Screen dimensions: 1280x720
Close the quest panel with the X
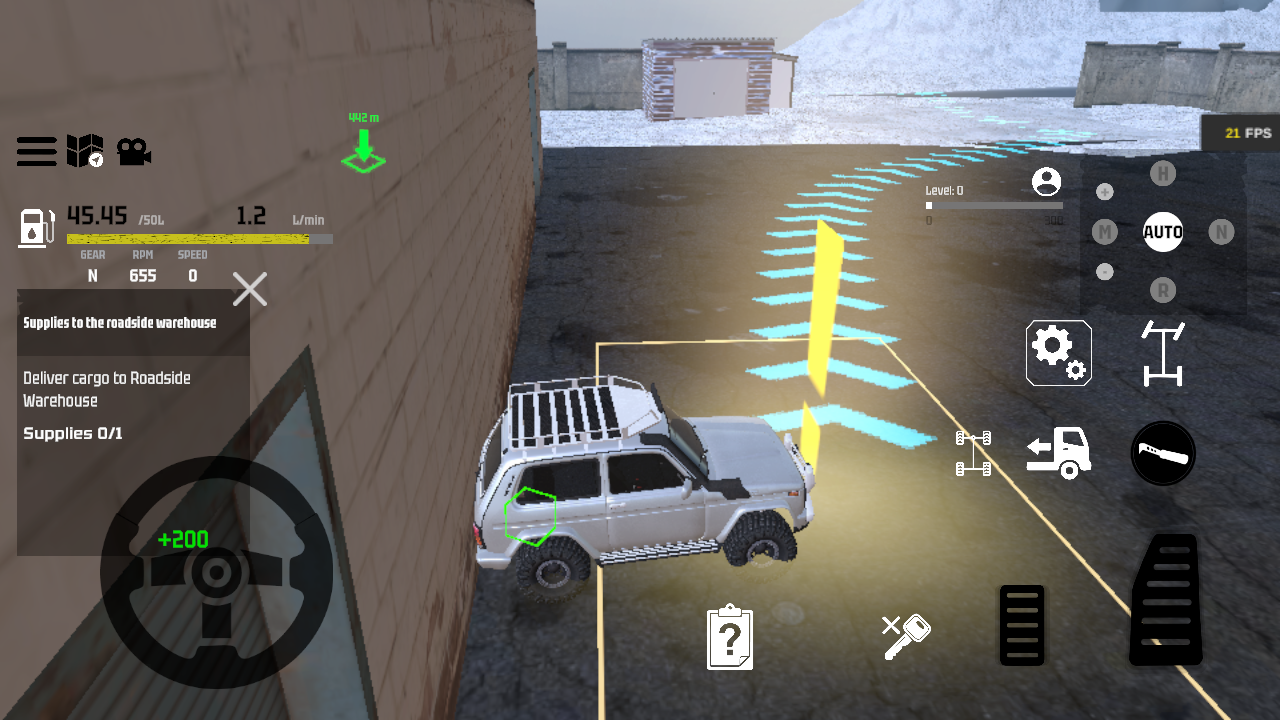[250, 290]
